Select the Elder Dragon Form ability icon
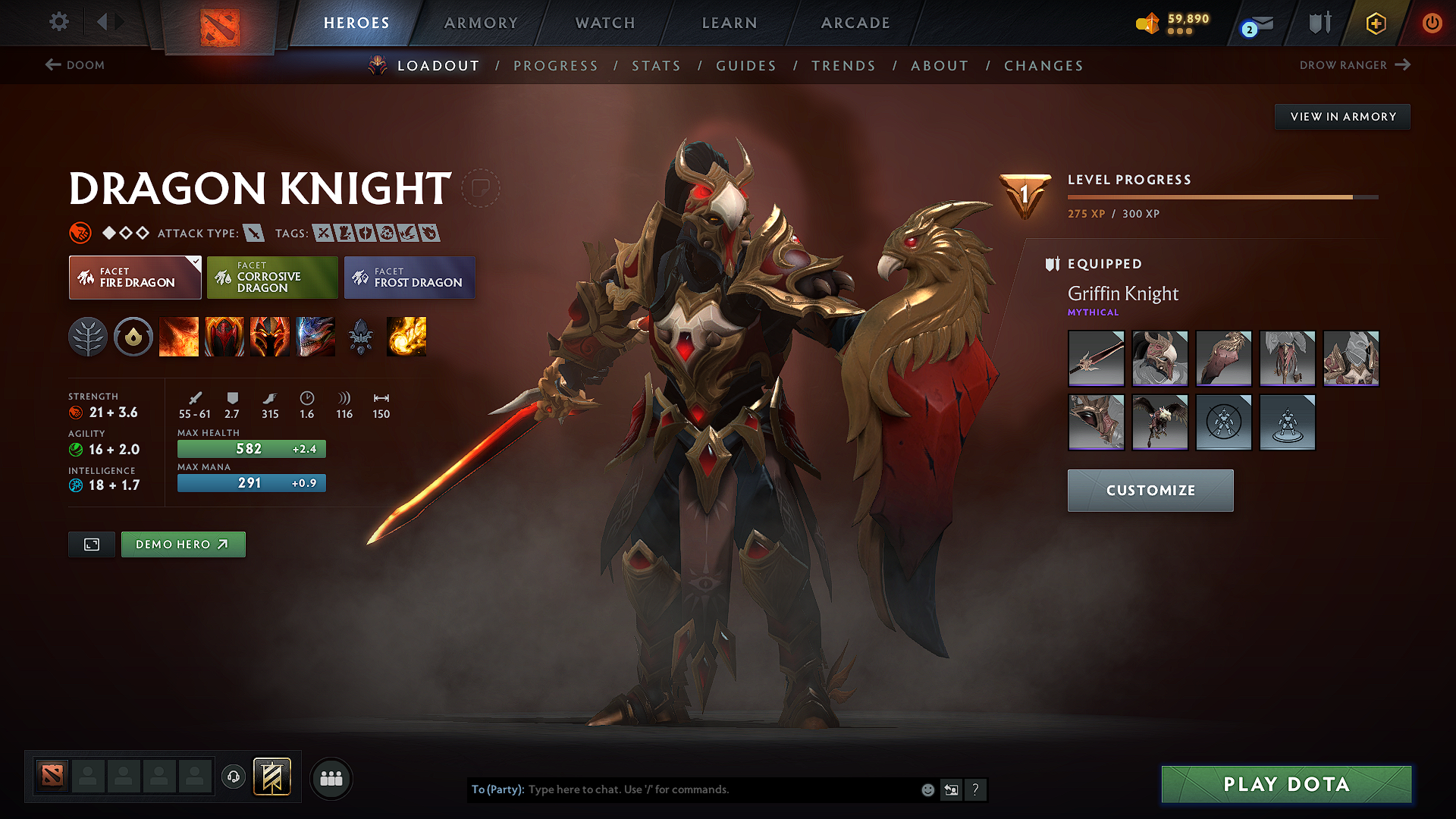The image size is (1456, 819). pyautogui.click(x=315, y=337)
